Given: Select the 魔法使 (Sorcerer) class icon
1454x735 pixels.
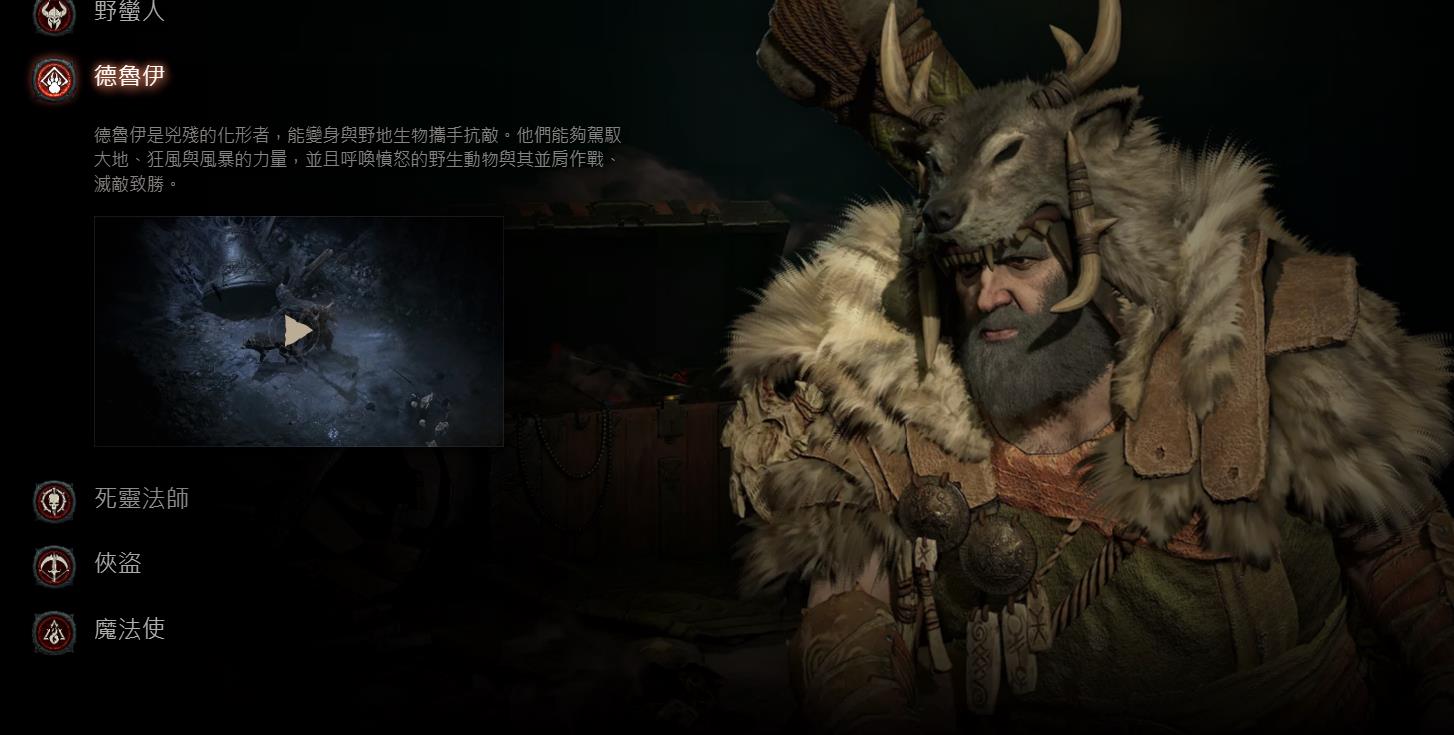Looking at the screenshot, I should pos(55,632).
